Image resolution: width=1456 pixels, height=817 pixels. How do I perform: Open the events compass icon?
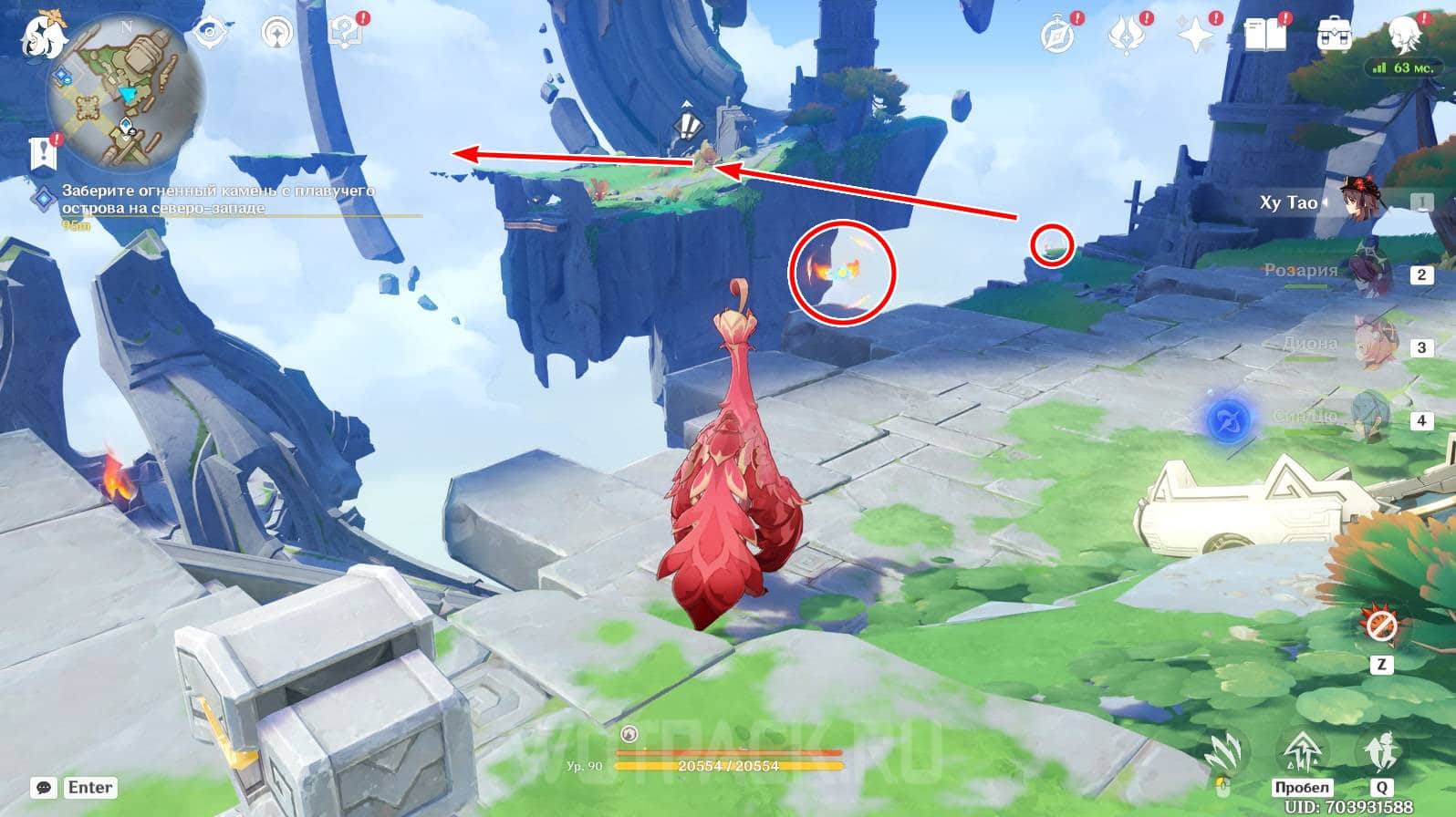point(1059,35)
